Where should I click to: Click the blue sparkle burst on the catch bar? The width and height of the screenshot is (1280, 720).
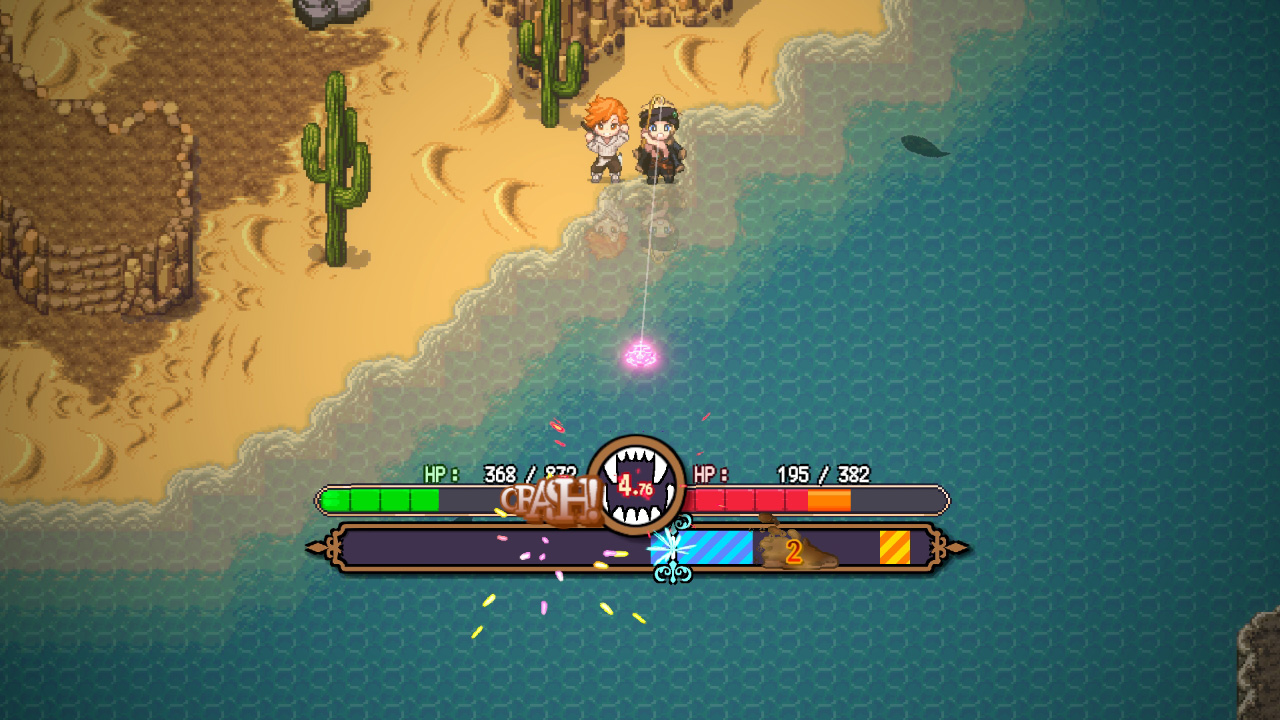pos(674,546)
